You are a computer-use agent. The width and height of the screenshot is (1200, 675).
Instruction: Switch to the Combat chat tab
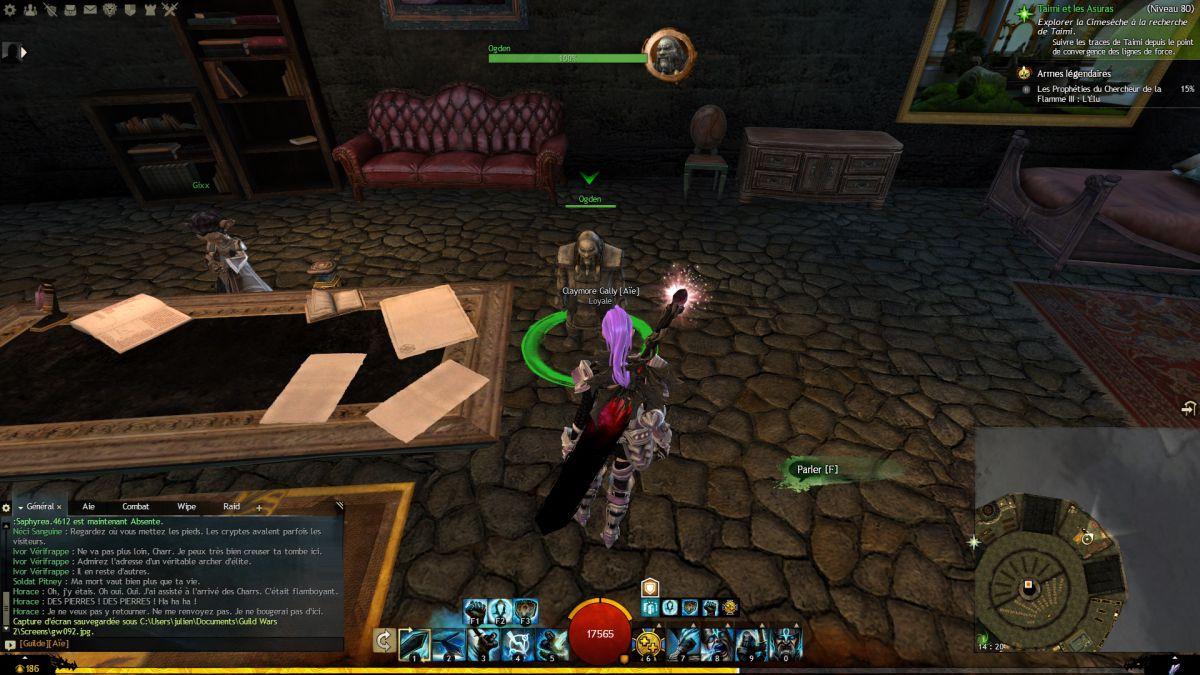136,507
